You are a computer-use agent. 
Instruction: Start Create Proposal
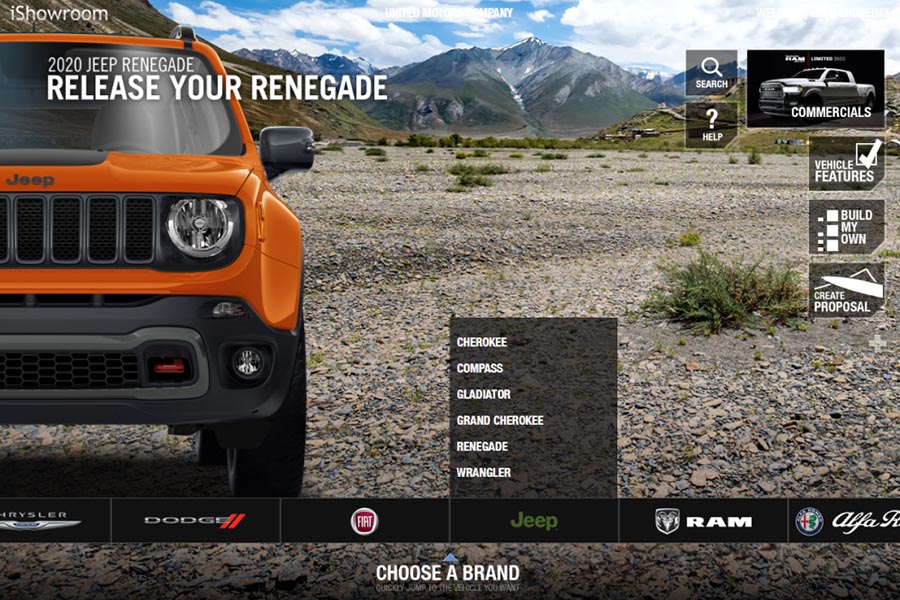846,290
